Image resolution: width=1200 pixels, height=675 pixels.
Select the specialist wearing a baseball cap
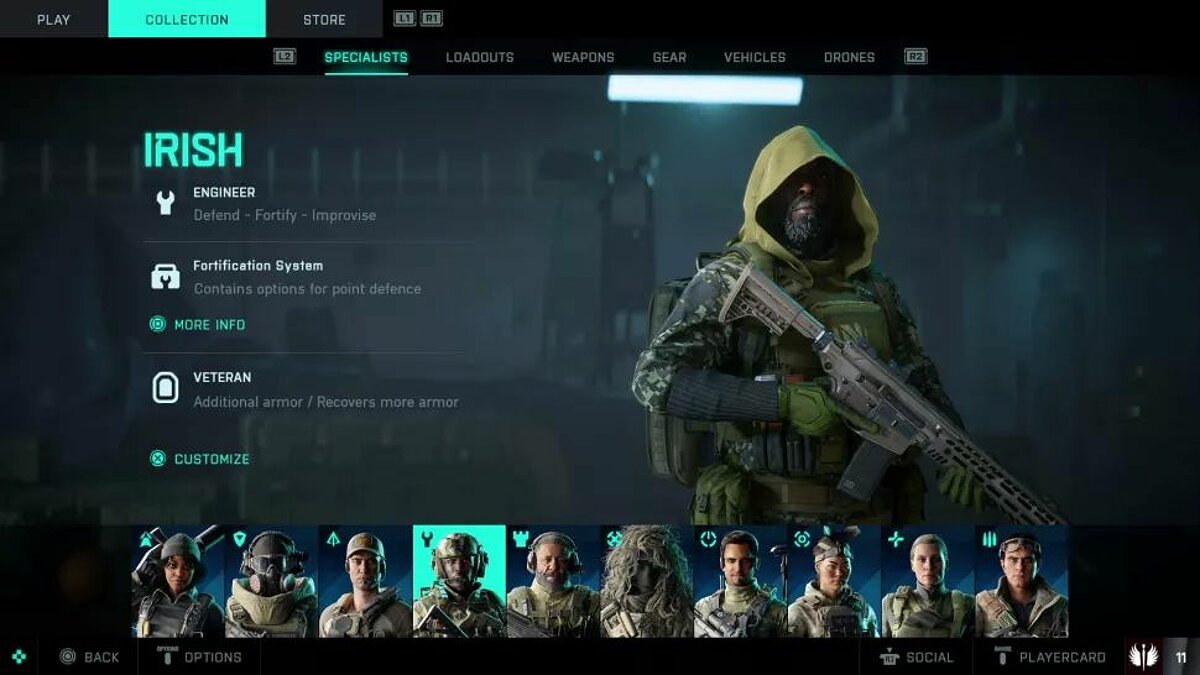pyautogui.click(x=365, y=581)
